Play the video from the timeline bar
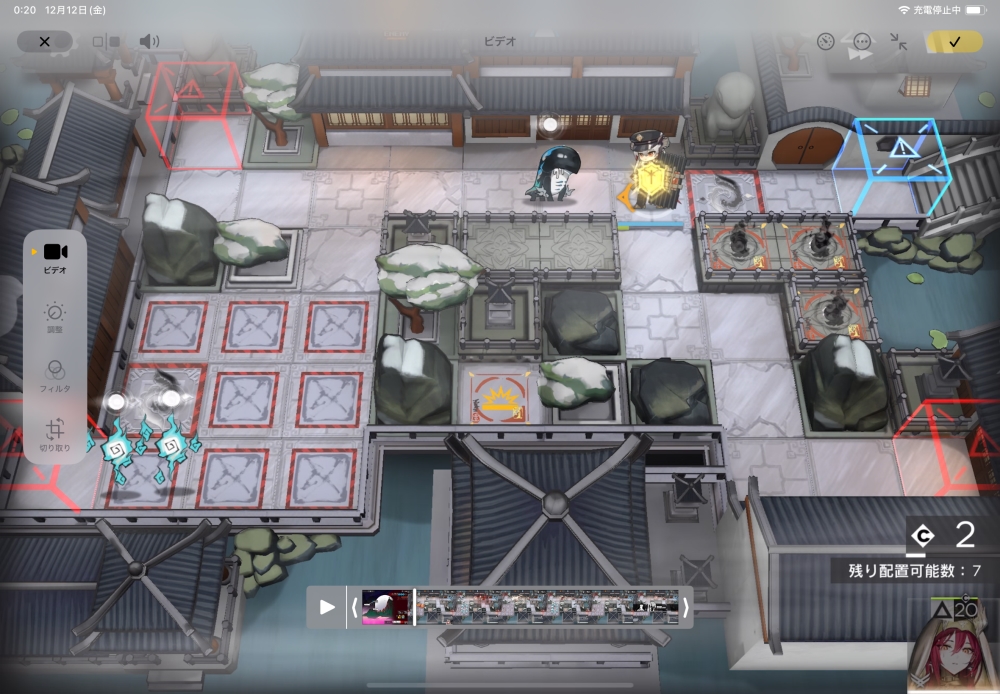The height and width of the screenshot is (694, 1000). tap(327, 607)
